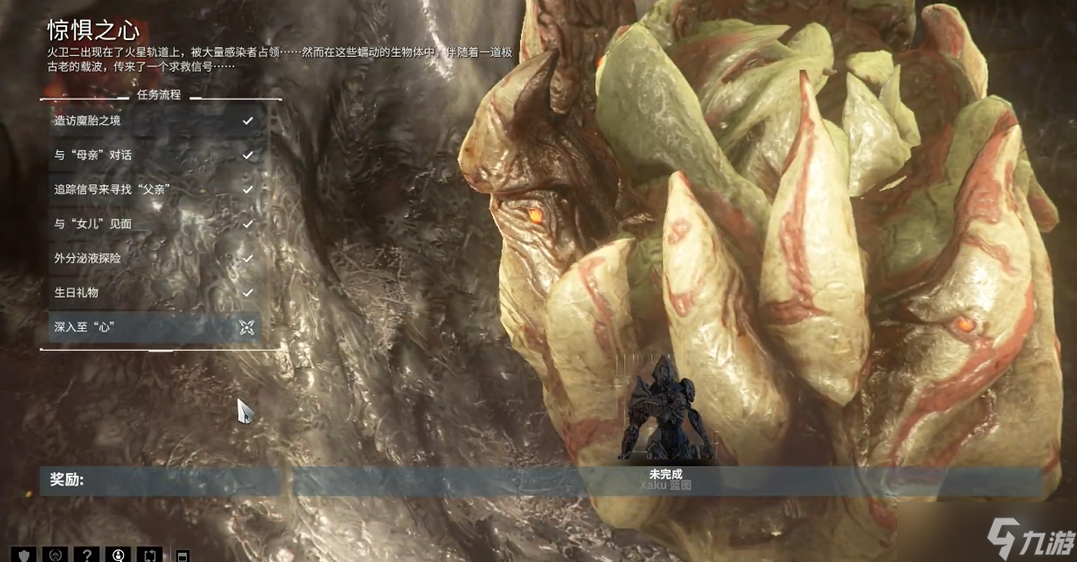The height and width of the screenshot is (562, 1077).
Task: Select the 与“女儿”见面 quest step
Action: click(152, 224)
